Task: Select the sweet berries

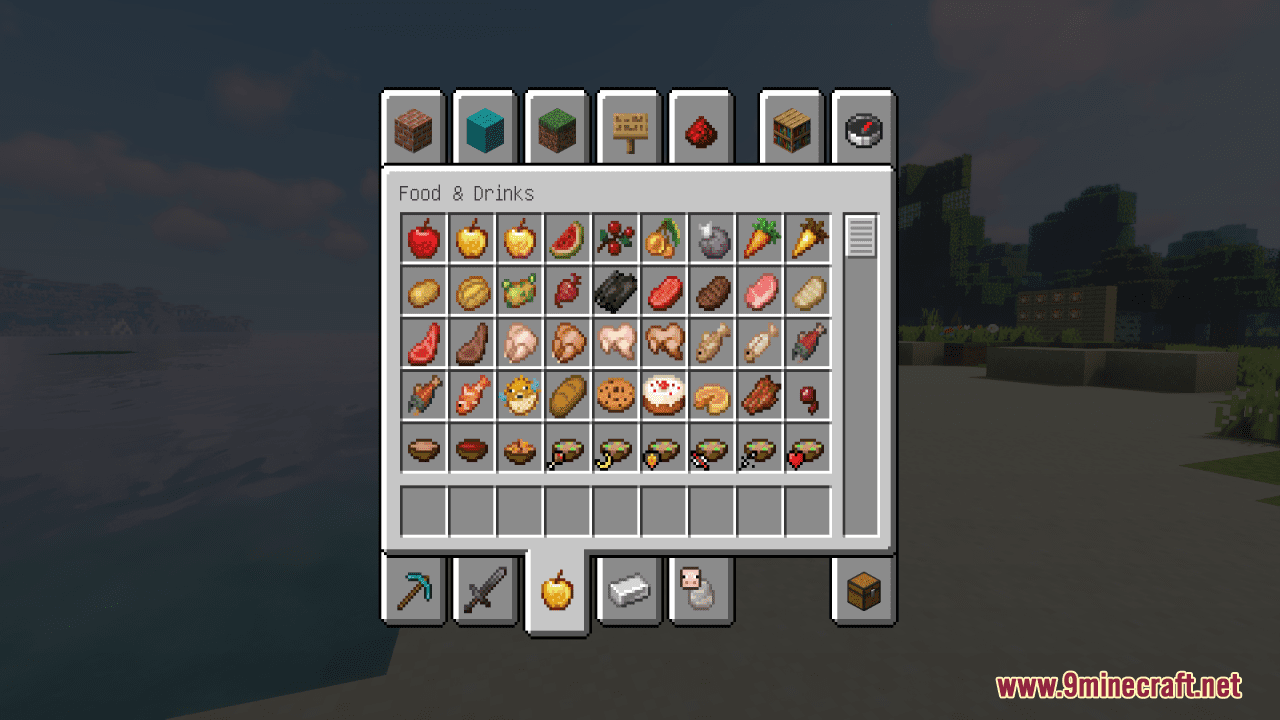Action: pyautogui.click(x=615, y=240)
